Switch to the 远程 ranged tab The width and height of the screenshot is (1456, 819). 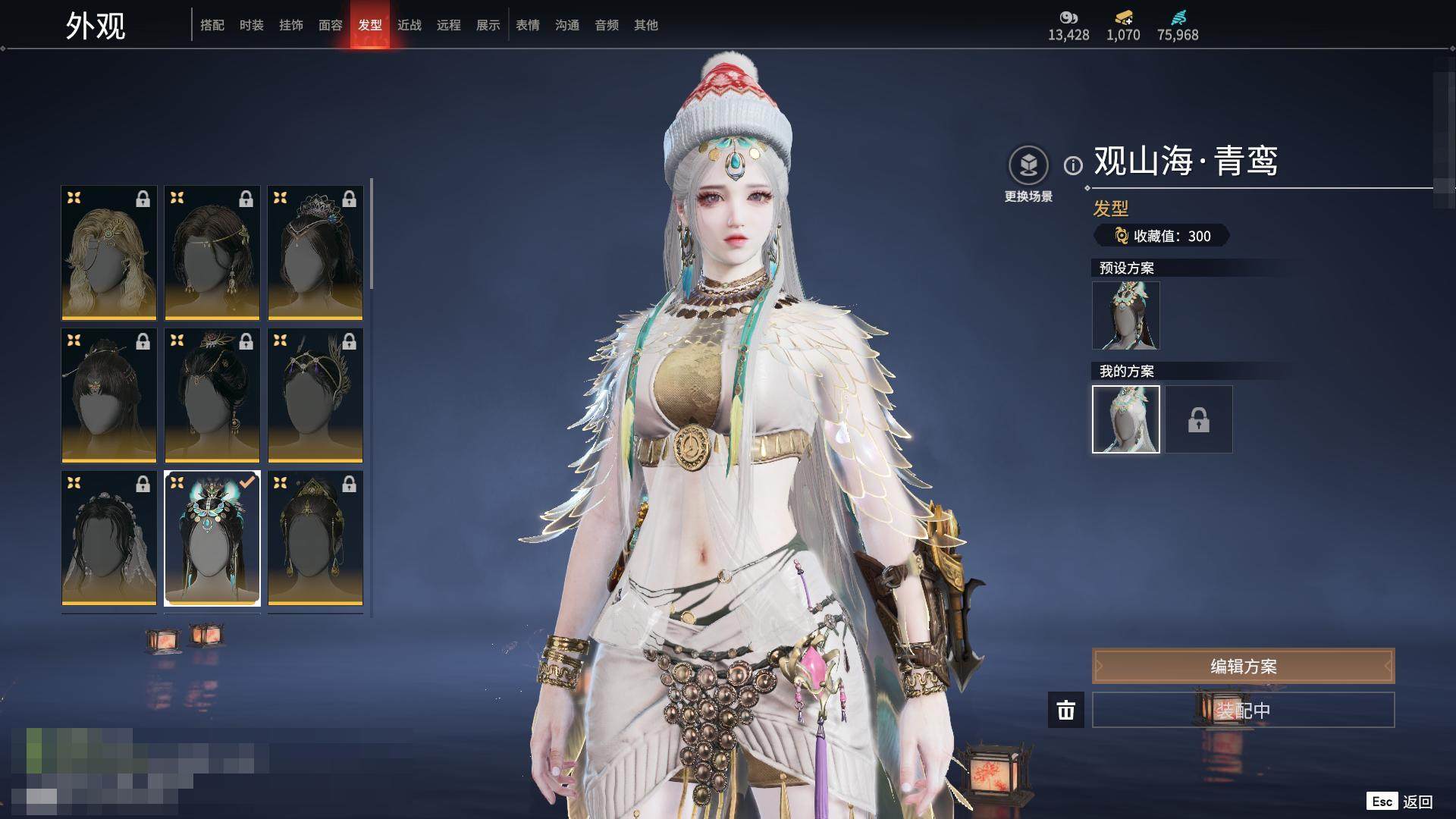coord(449,25)
